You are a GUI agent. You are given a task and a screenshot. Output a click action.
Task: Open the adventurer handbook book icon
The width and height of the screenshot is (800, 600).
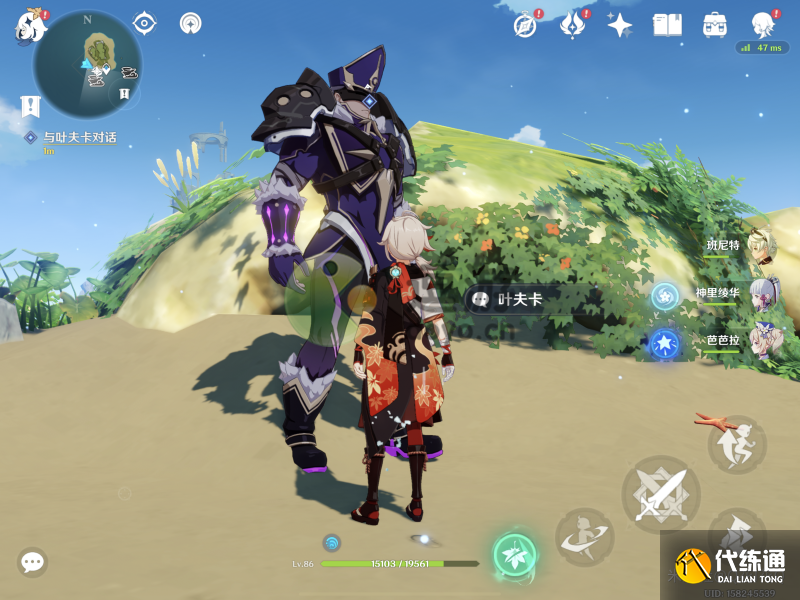click(667, 25)
